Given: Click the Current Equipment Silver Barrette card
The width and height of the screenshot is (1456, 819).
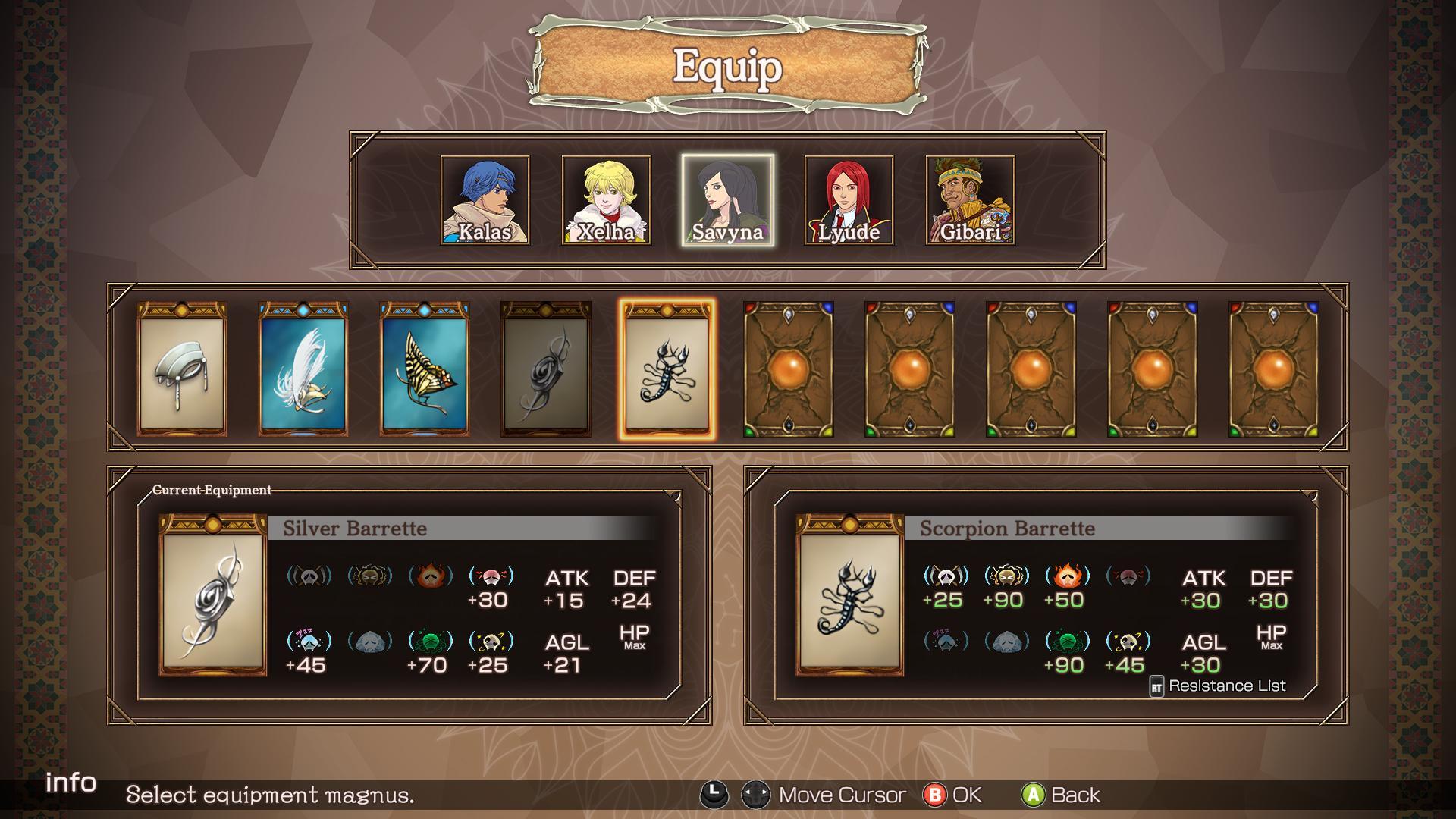Looking at the screenshot, I should [x=213, y=595].
